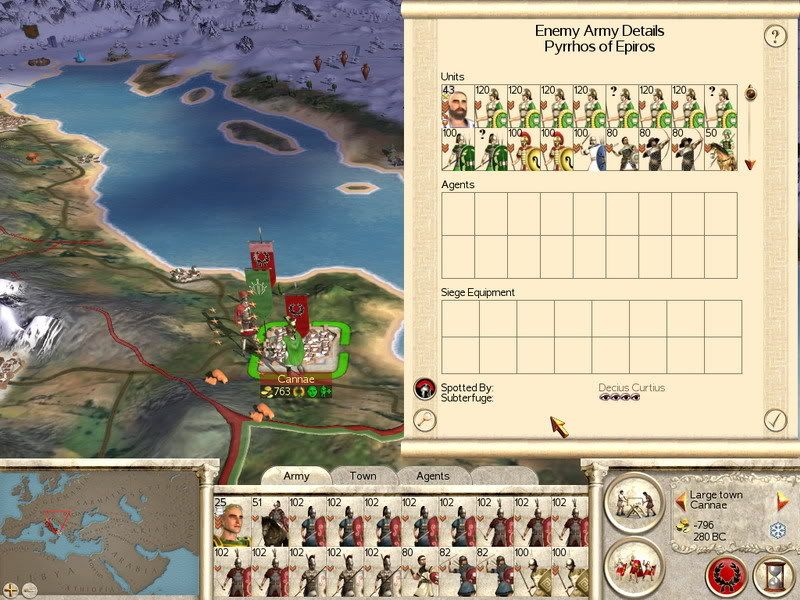The image size is (800, 600).
Task: Switch to the Army tab
Action: (296, 476)
